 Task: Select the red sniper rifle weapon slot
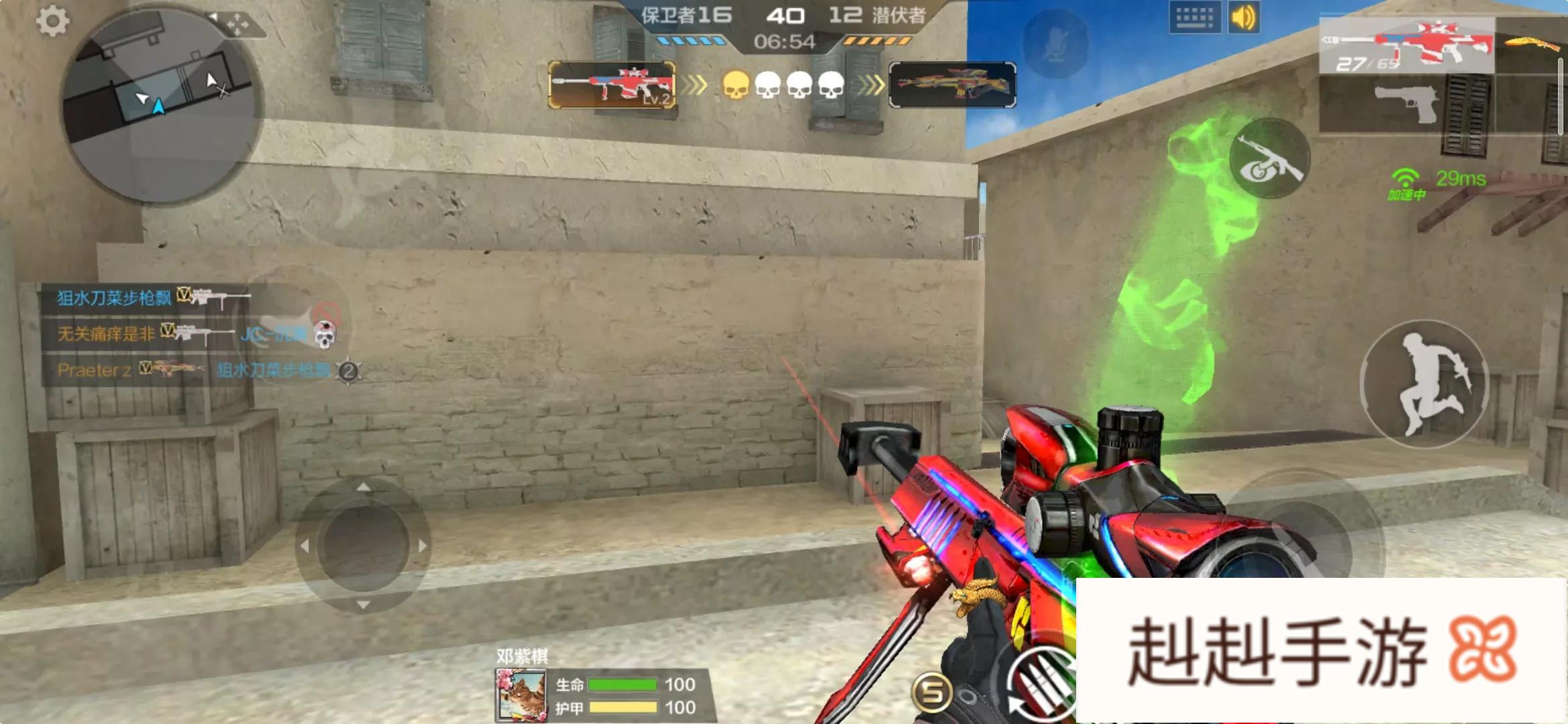pyautogui.click(x=1407, y=46)
